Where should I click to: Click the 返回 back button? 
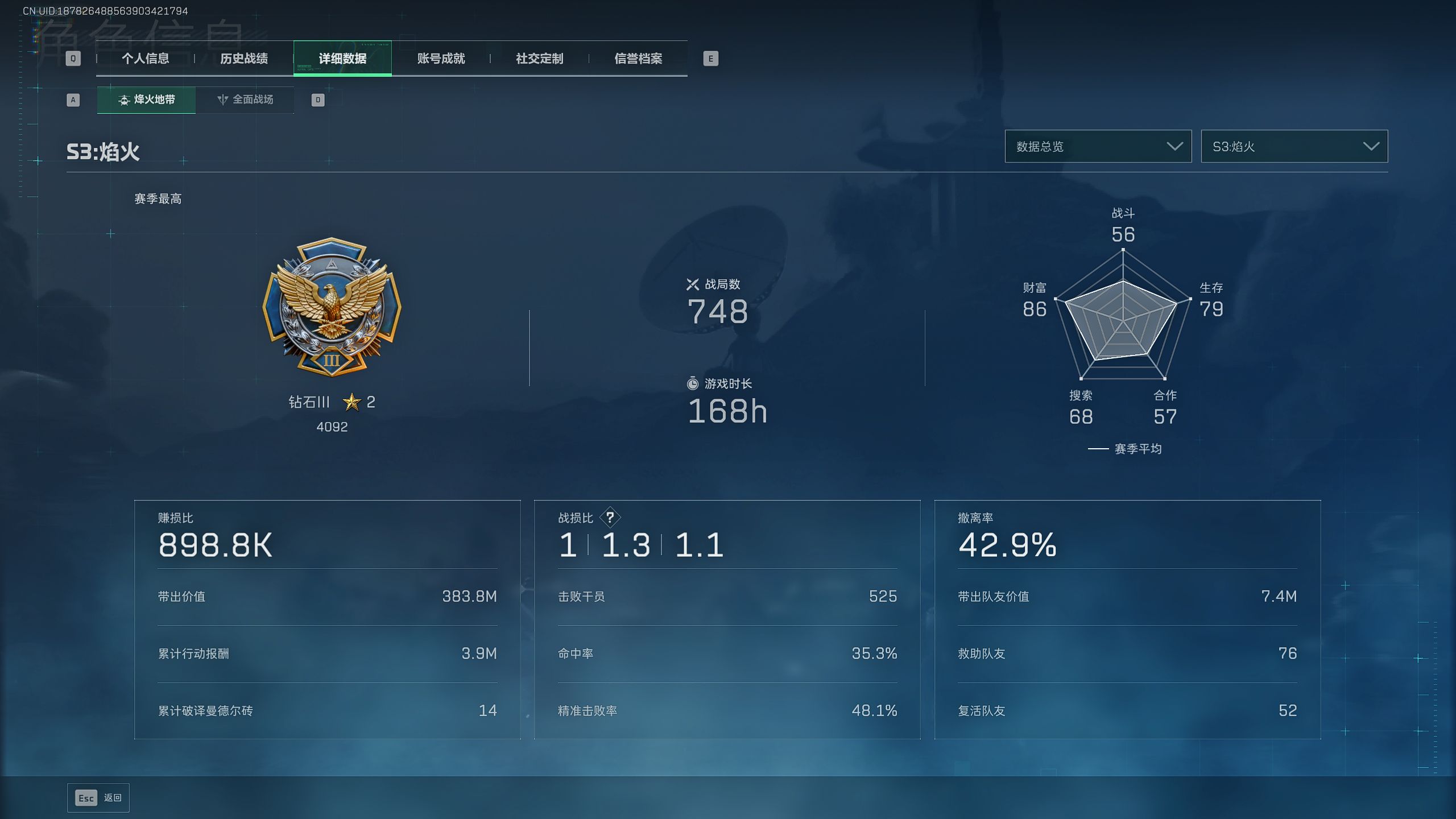[x=98, y=798]
